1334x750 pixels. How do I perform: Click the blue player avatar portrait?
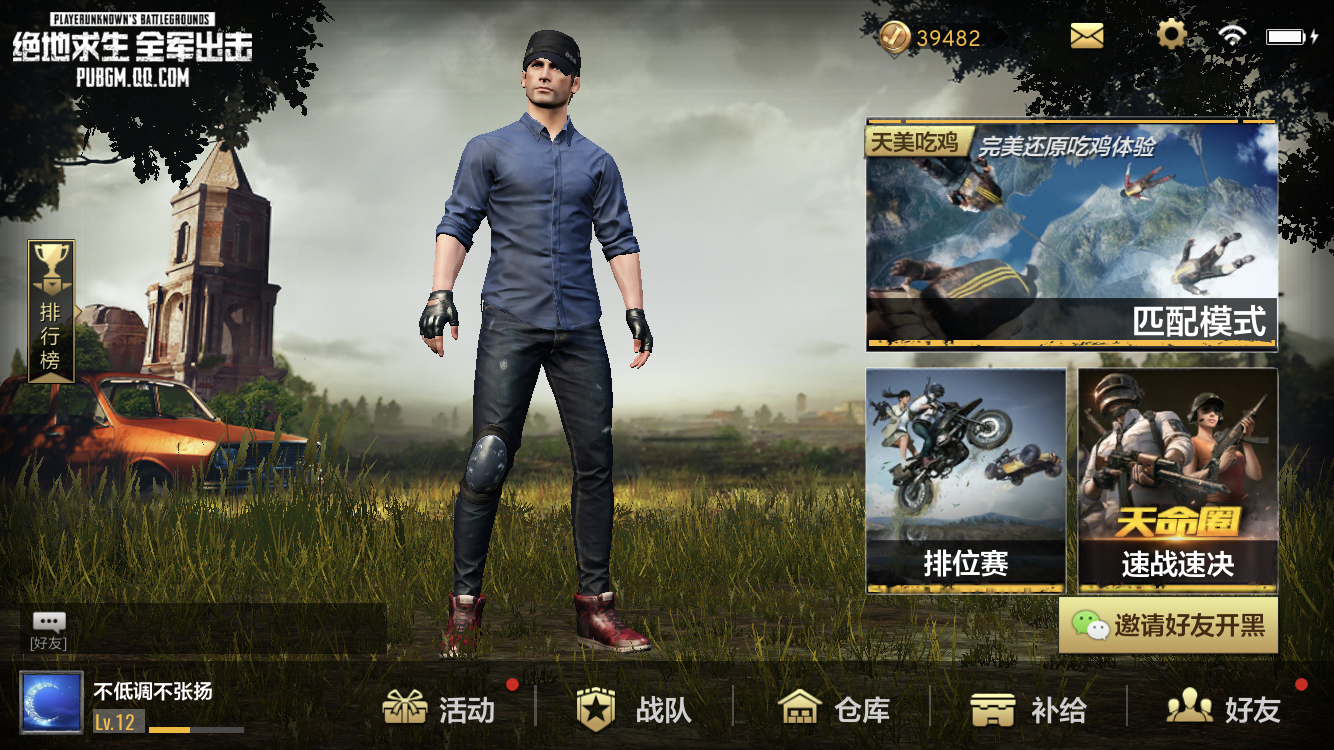tap(52, 702)
